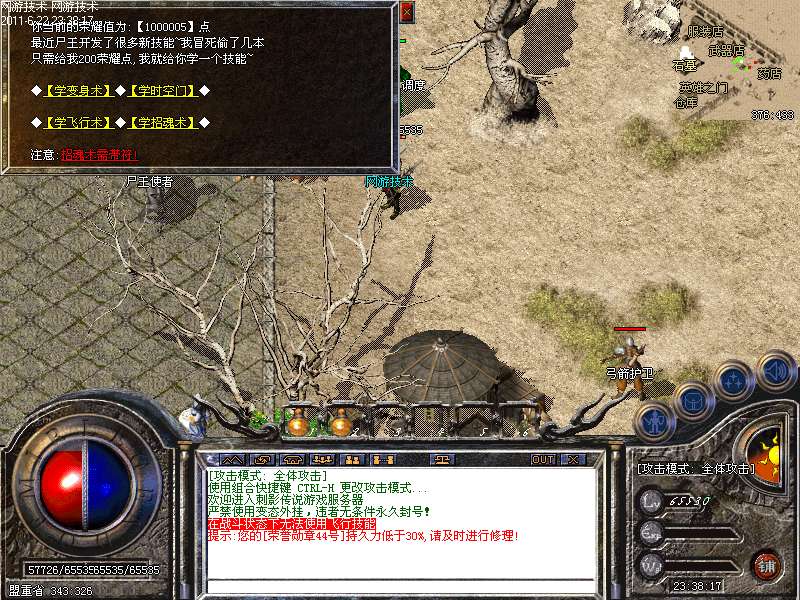Click the 药店 marker on minimap
The image size is (800, 600).
769,73
